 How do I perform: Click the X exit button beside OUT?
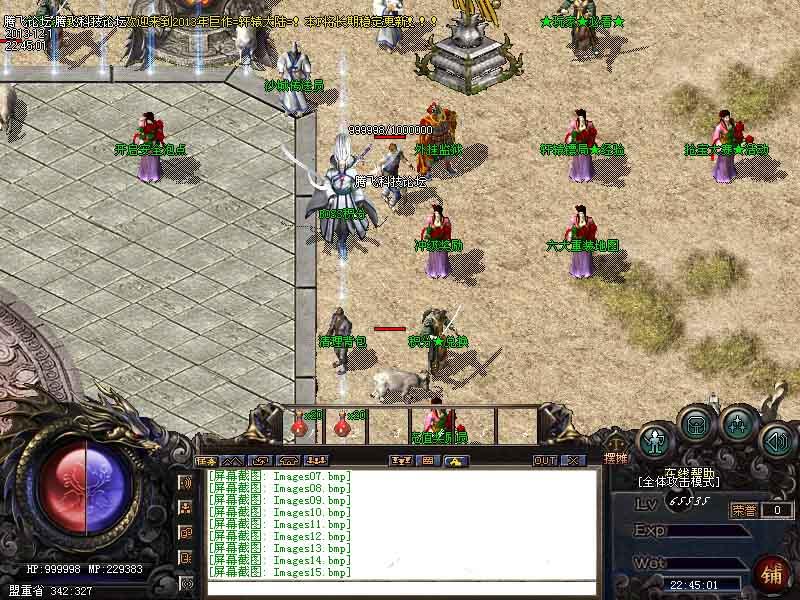[573, 461]
